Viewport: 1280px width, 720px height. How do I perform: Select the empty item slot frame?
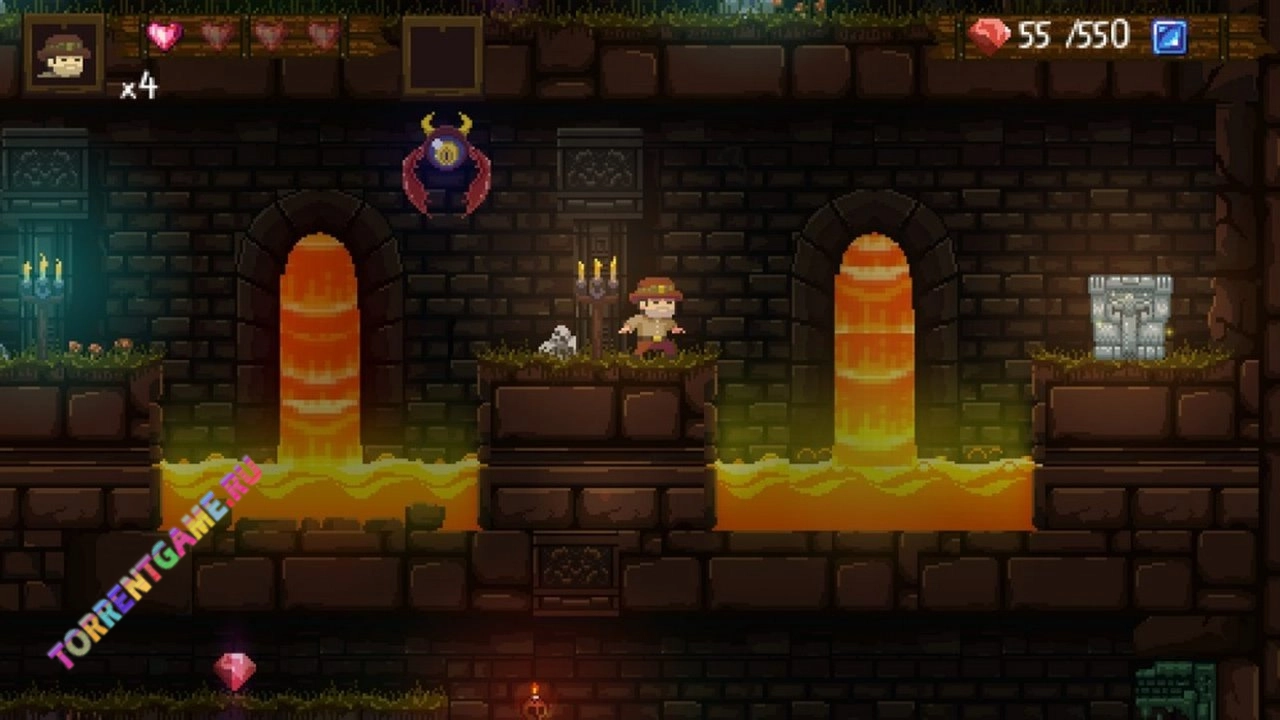(x=442, y=55)
